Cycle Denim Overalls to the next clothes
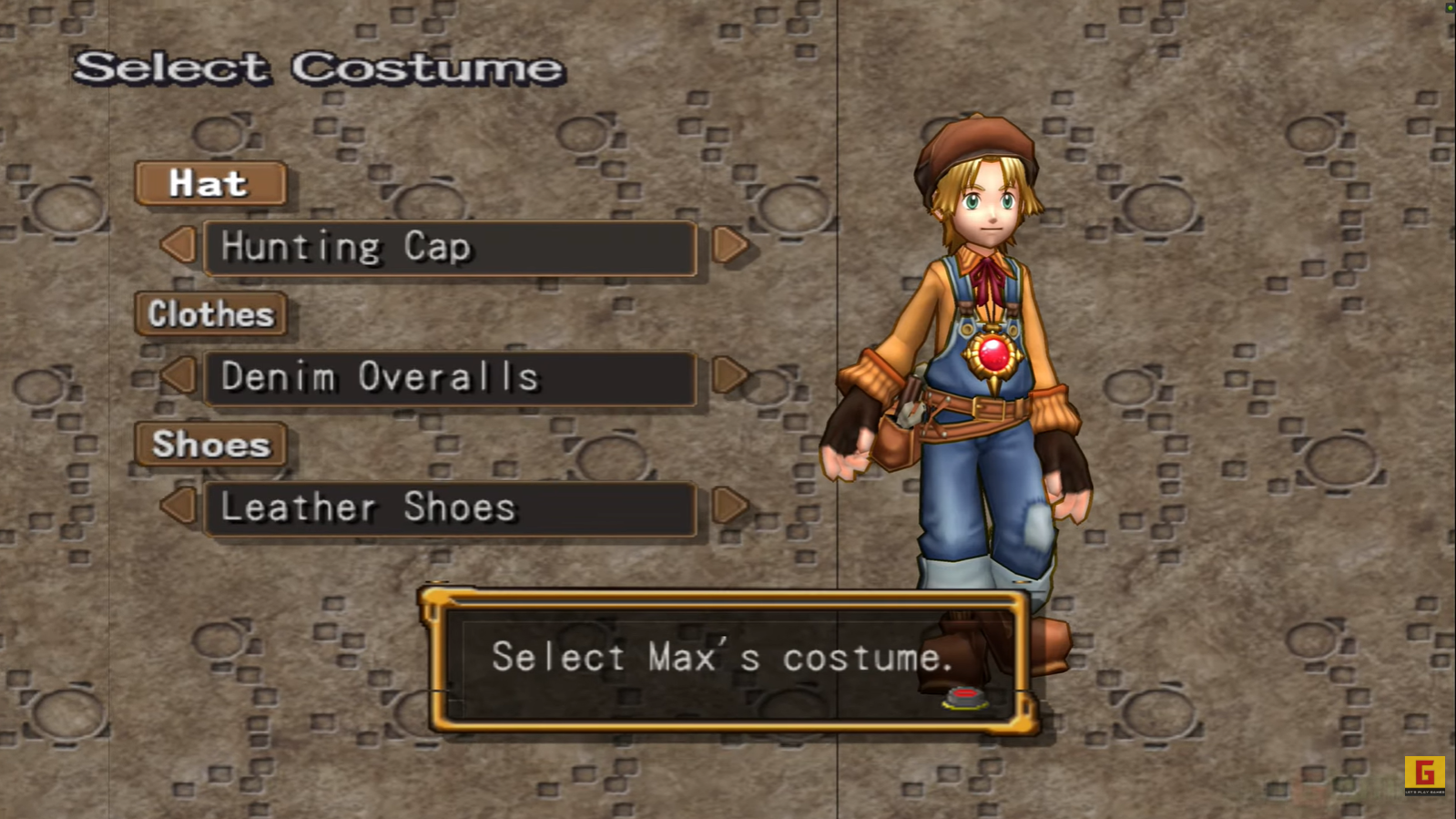Screen dimensions: 1456x819 (729, 375)
